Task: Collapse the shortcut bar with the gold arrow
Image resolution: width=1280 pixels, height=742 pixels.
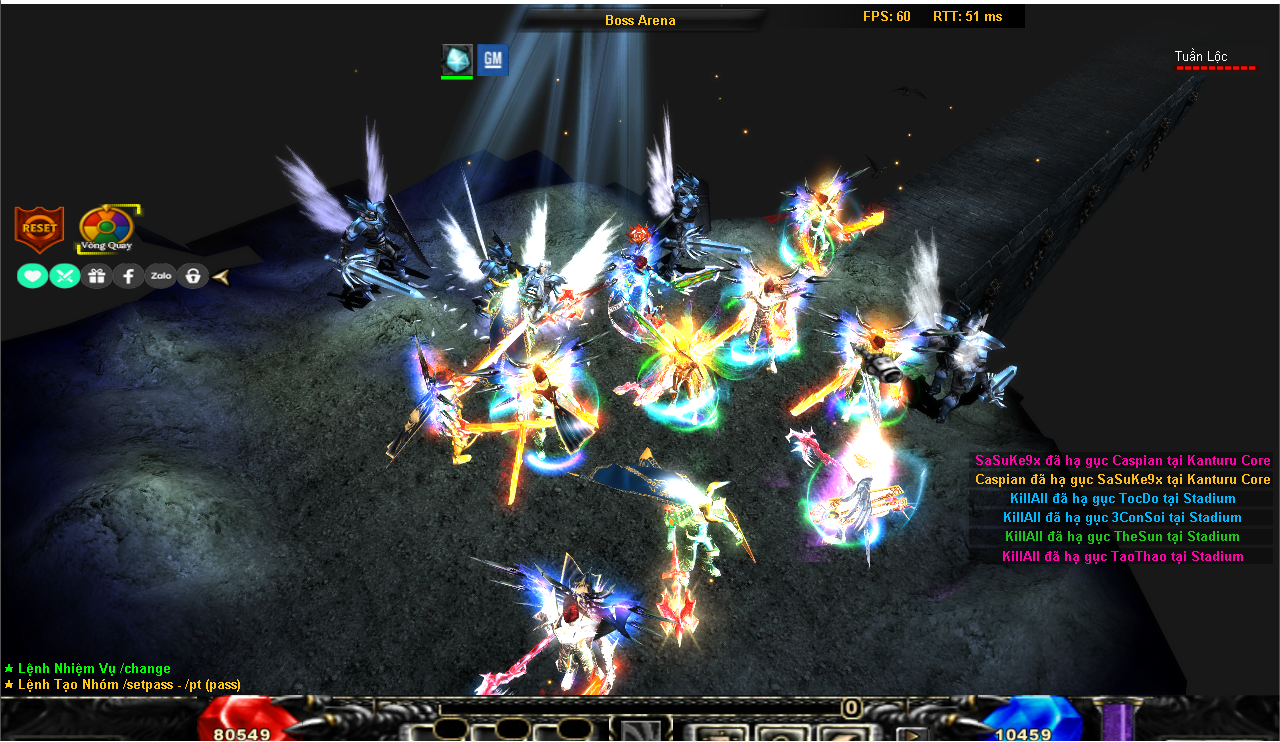Action: (221, 276)
